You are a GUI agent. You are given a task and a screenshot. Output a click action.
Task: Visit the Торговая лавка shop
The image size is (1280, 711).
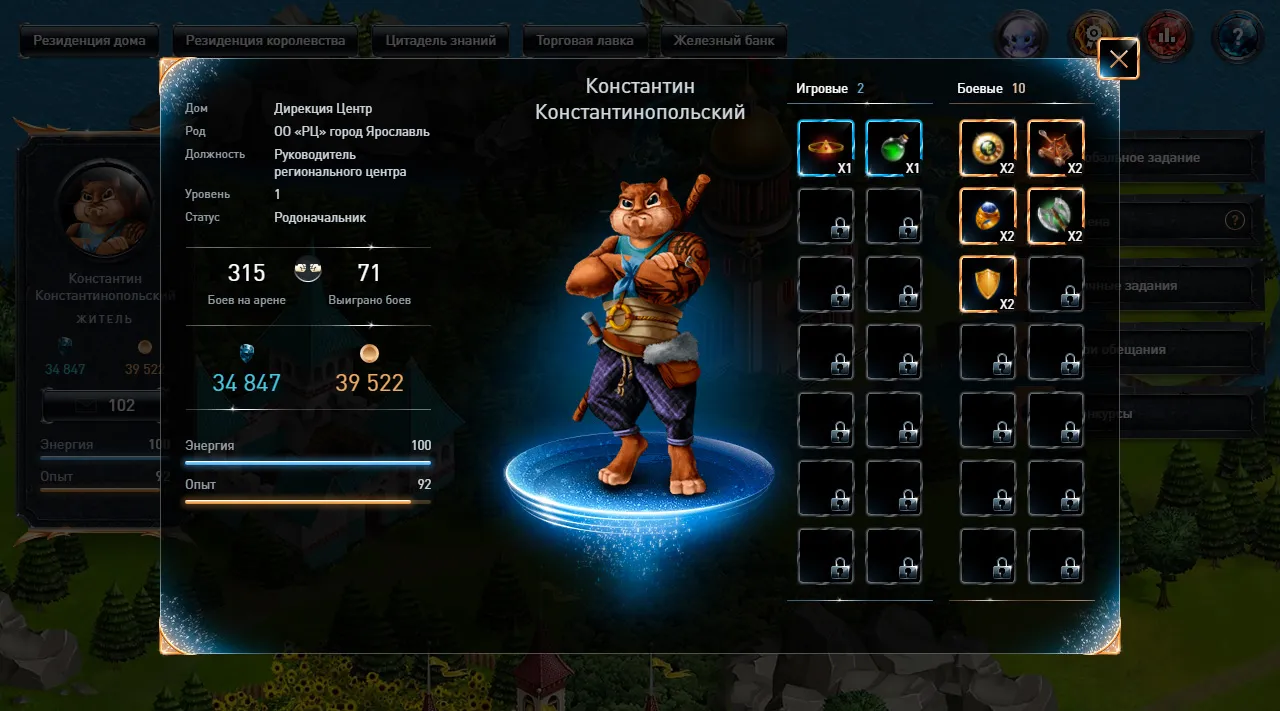click(584, 41)
